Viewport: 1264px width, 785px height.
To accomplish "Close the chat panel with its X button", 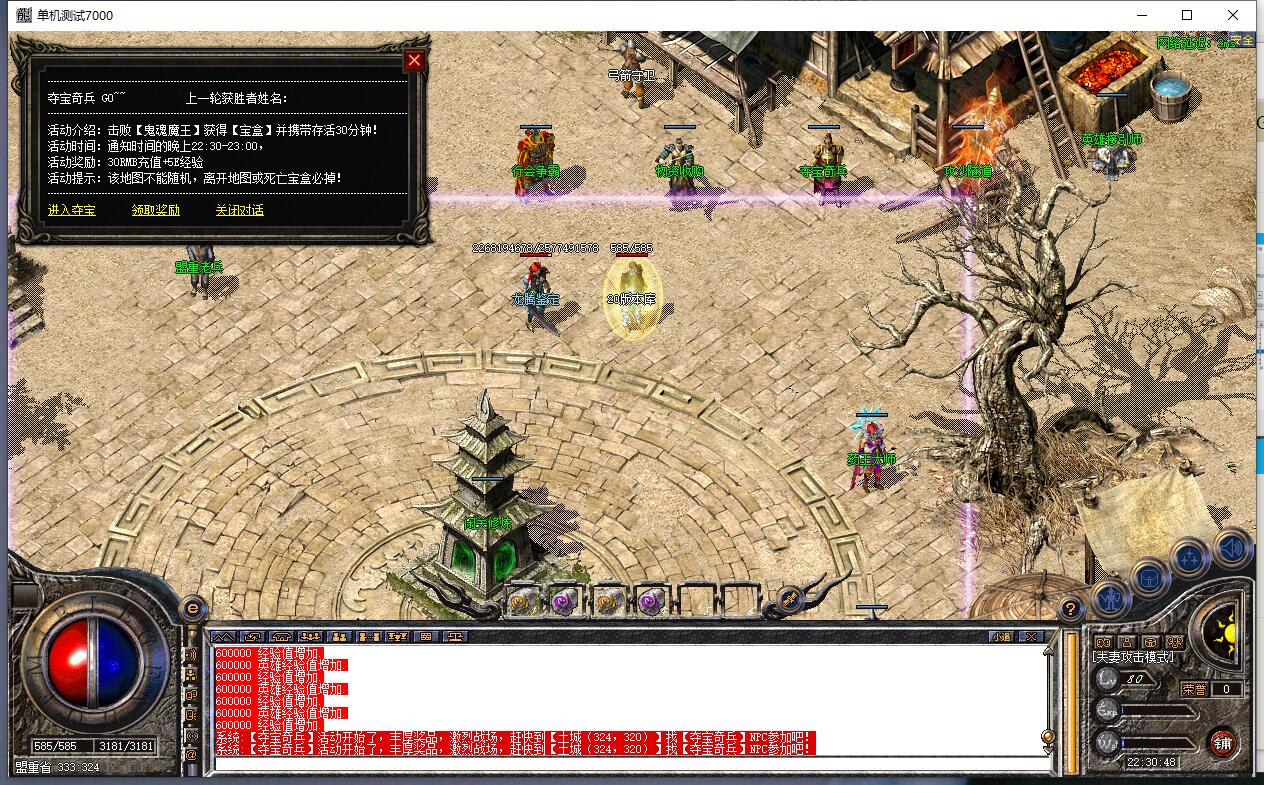I will (1031, 636).
